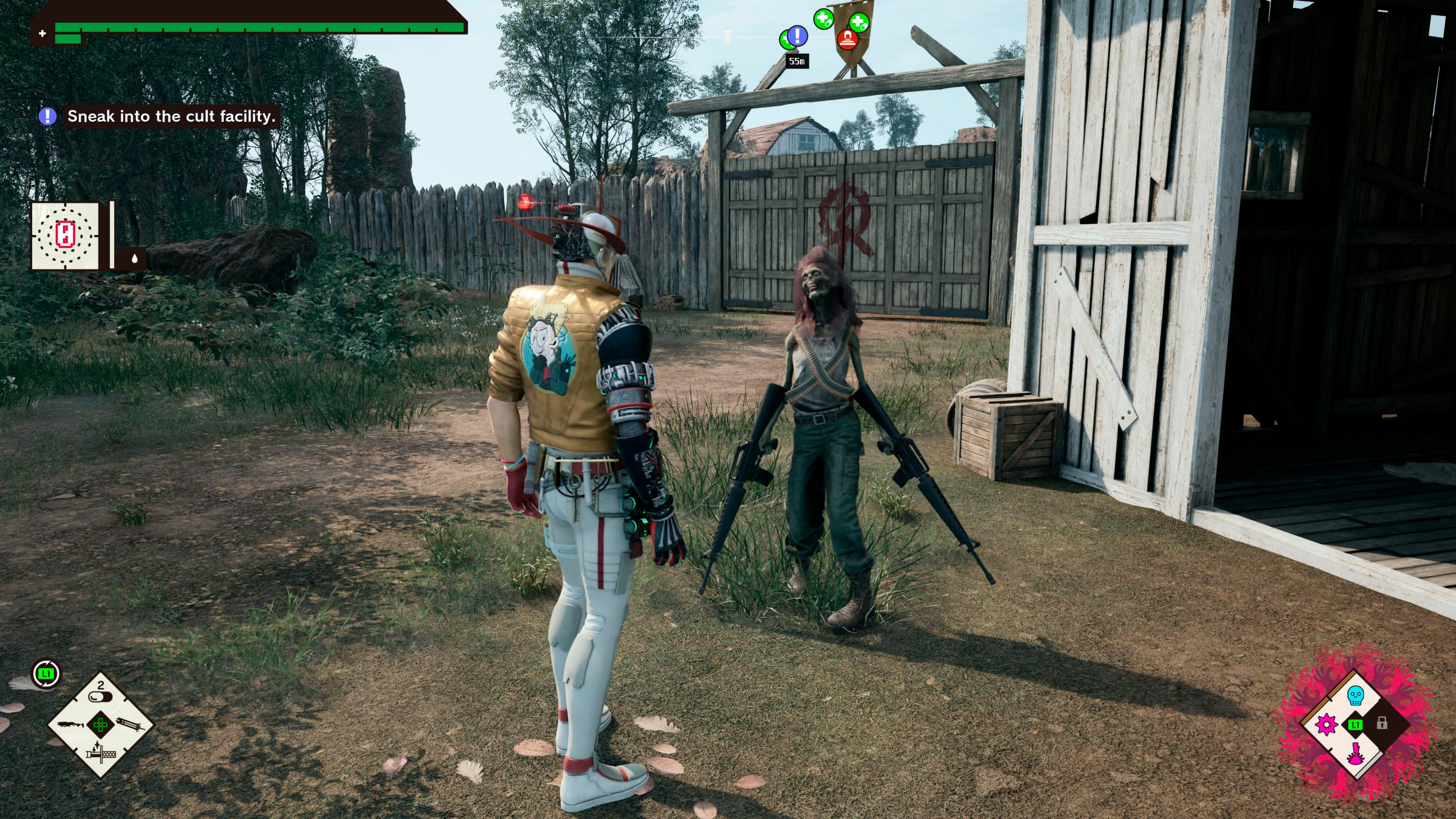Use the healing pill item slot
Viewport: 1456px width, 819px height.
pos(100,691)
